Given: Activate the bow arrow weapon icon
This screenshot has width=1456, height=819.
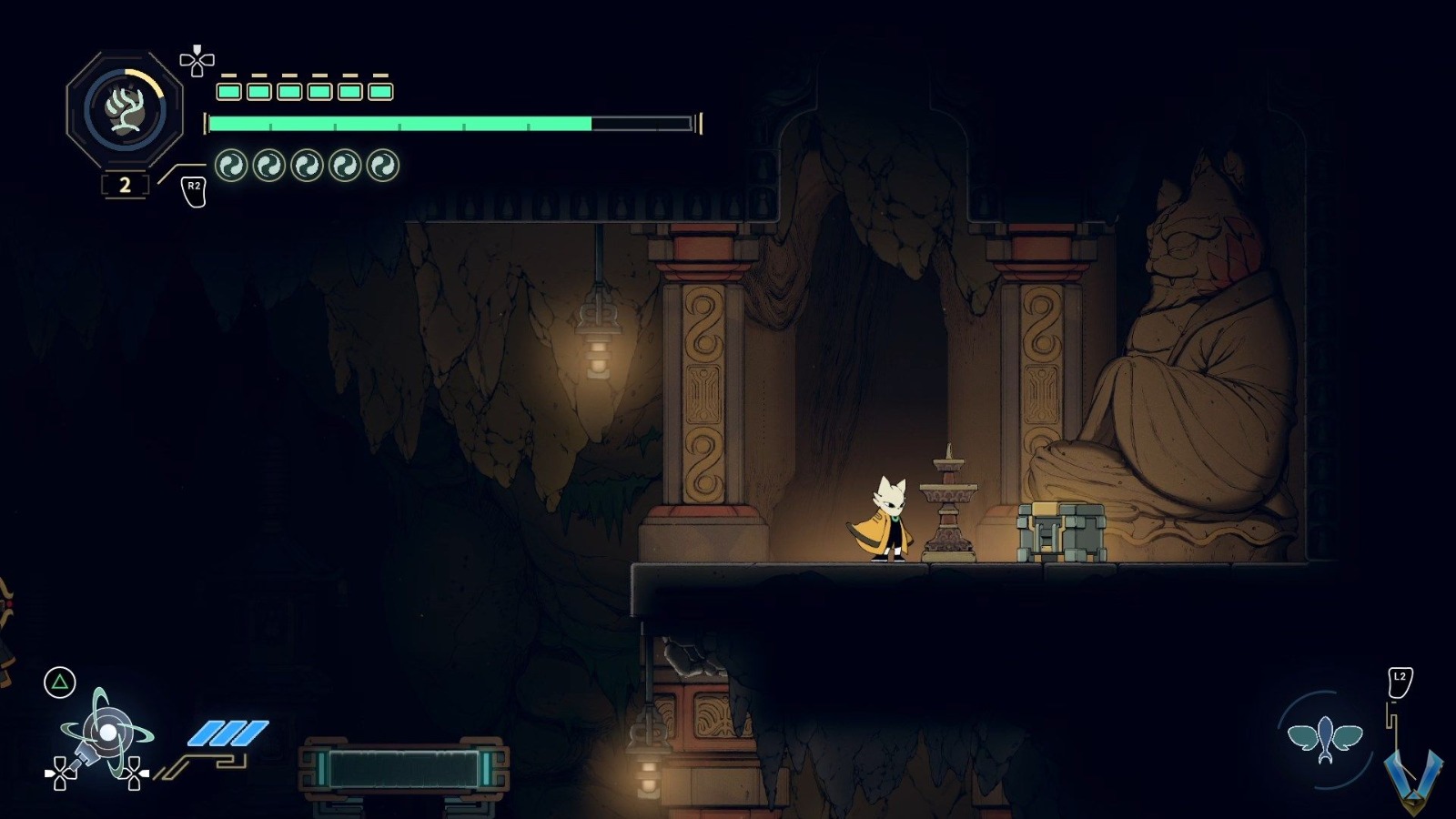Looking at the screenshot, I should (106, 733).
